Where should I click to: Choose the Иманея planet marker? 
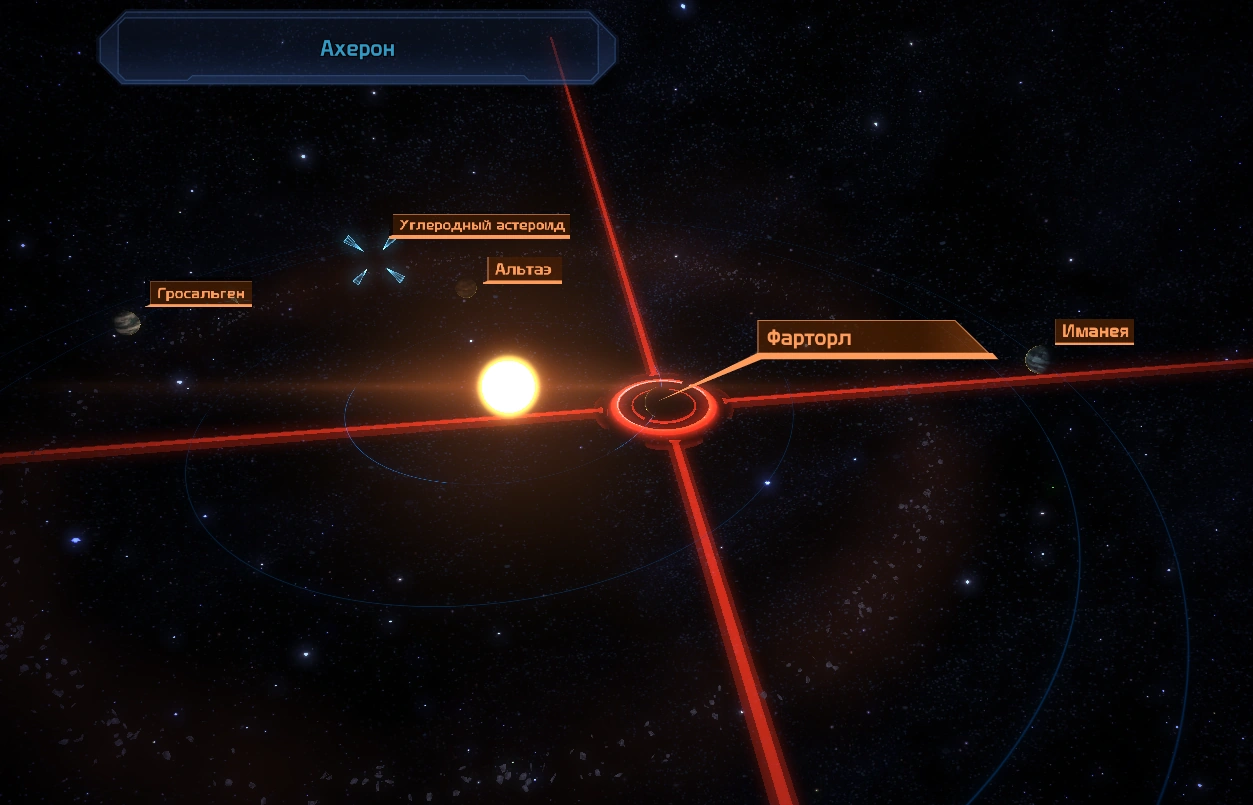tap(1037, 359)
